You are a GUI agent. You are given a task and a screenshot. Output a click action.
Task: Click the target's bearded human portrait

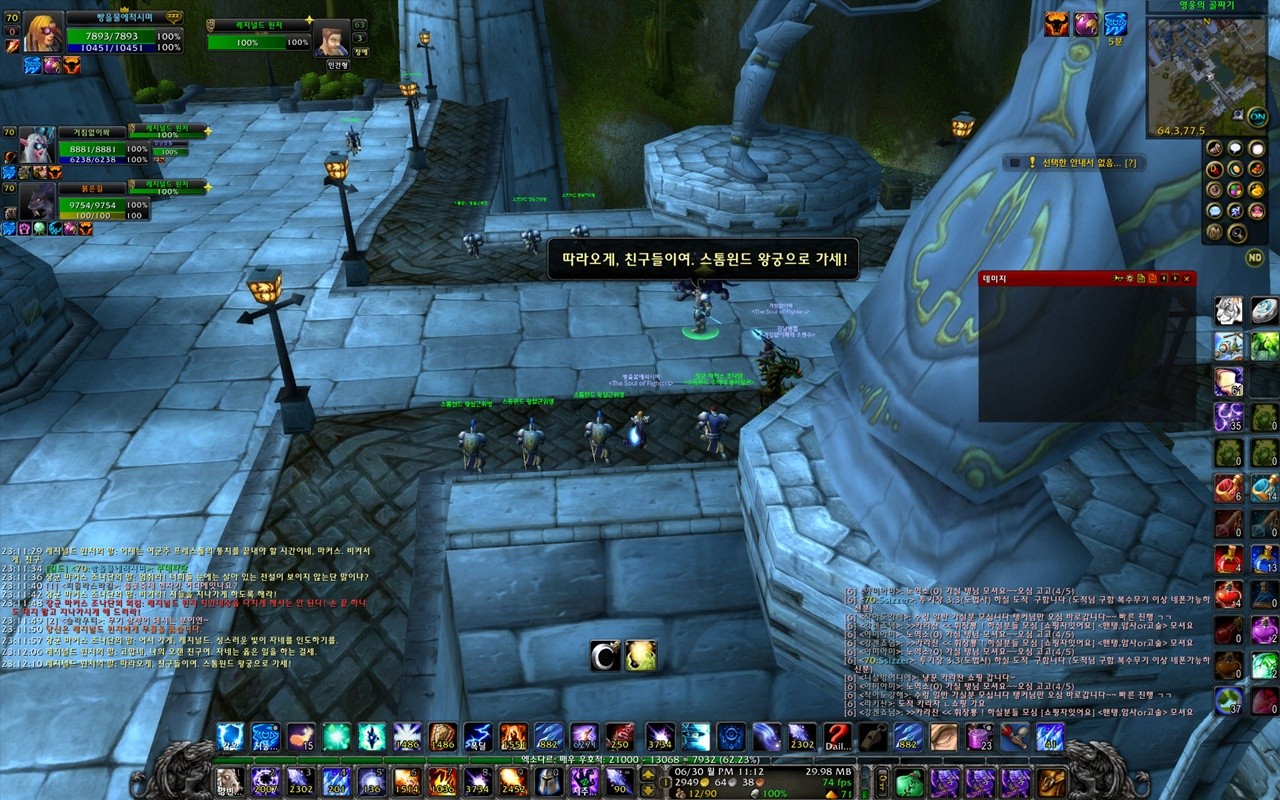[x=330, y=38]
